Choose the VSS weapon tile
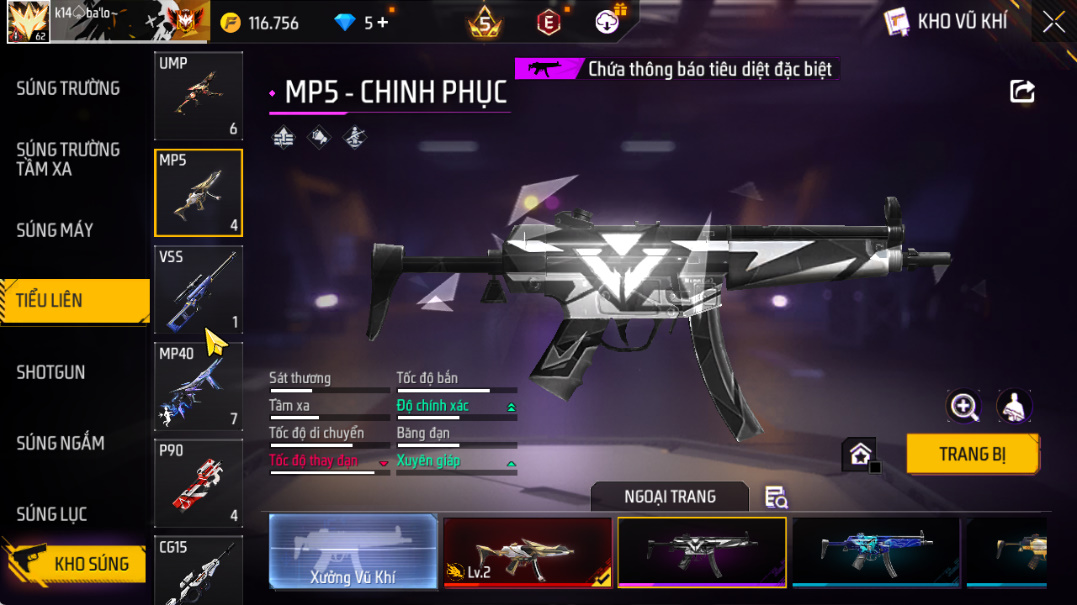This screenshot has width=1077, height=605. (198, 290)
